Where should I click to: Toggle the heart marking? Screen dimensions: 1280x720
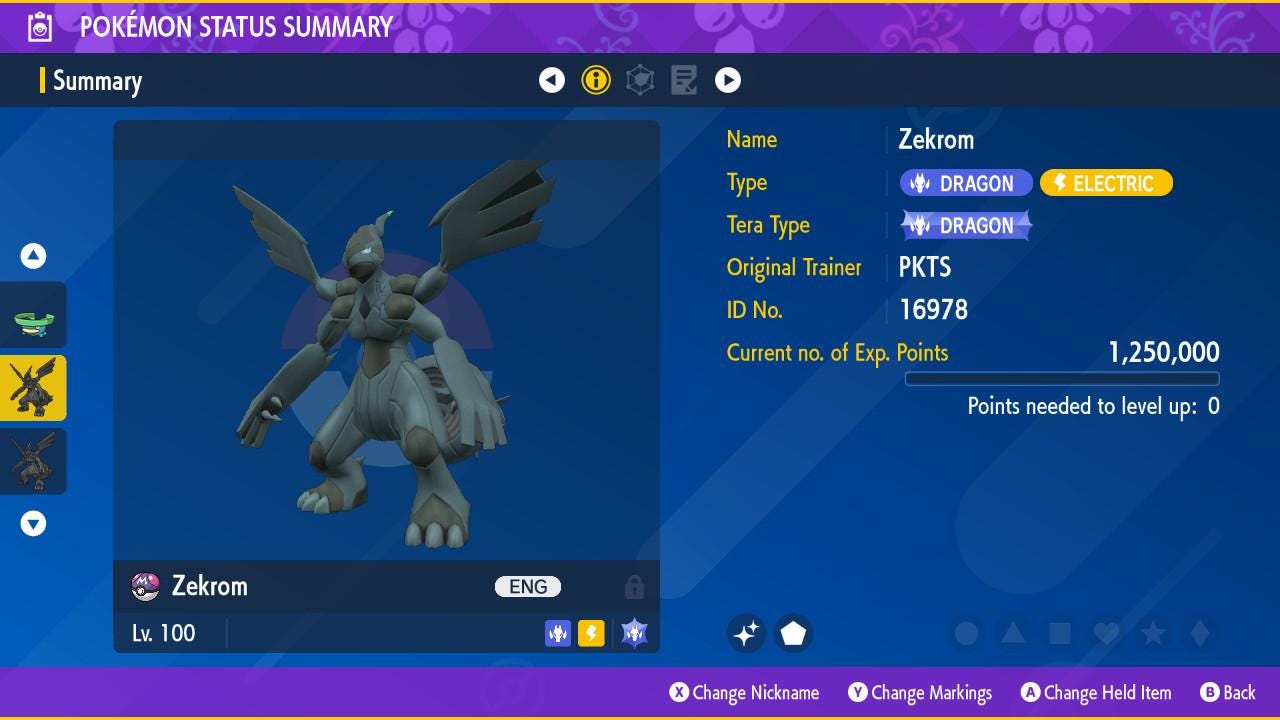tap(1106, 633)
